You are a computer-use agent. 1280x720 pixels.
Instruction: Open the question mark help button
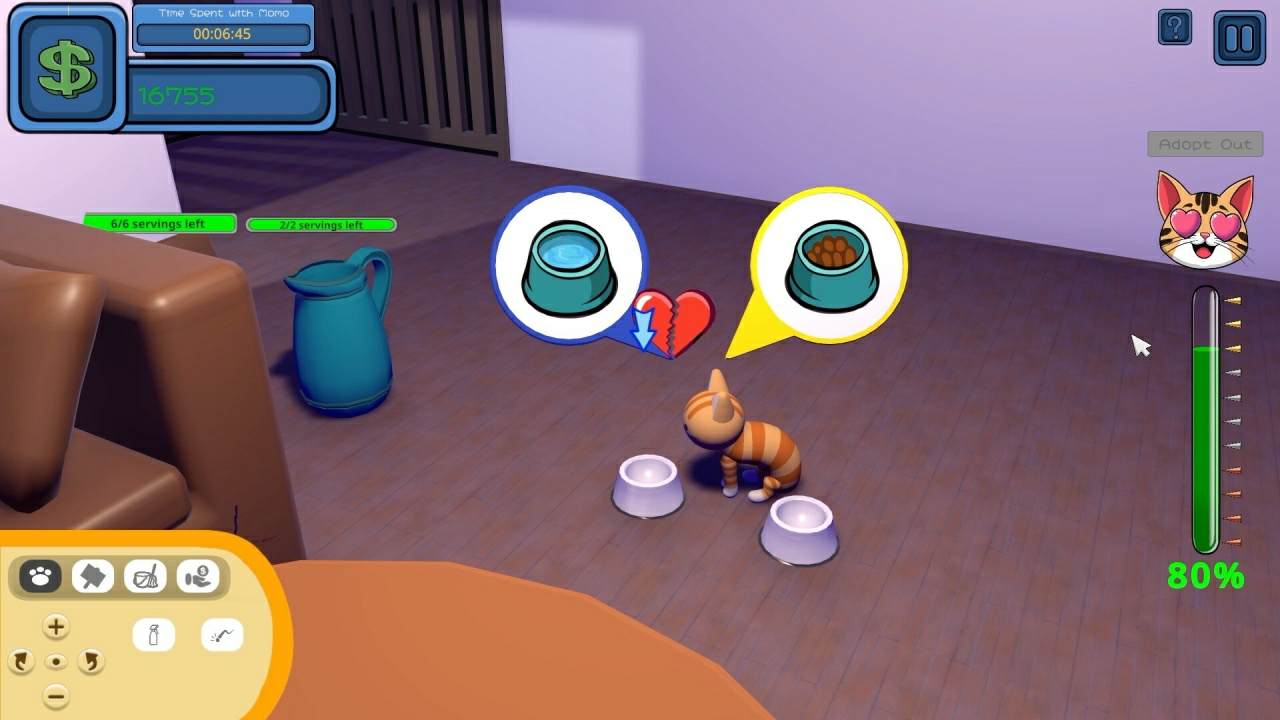click(1175, 27)
